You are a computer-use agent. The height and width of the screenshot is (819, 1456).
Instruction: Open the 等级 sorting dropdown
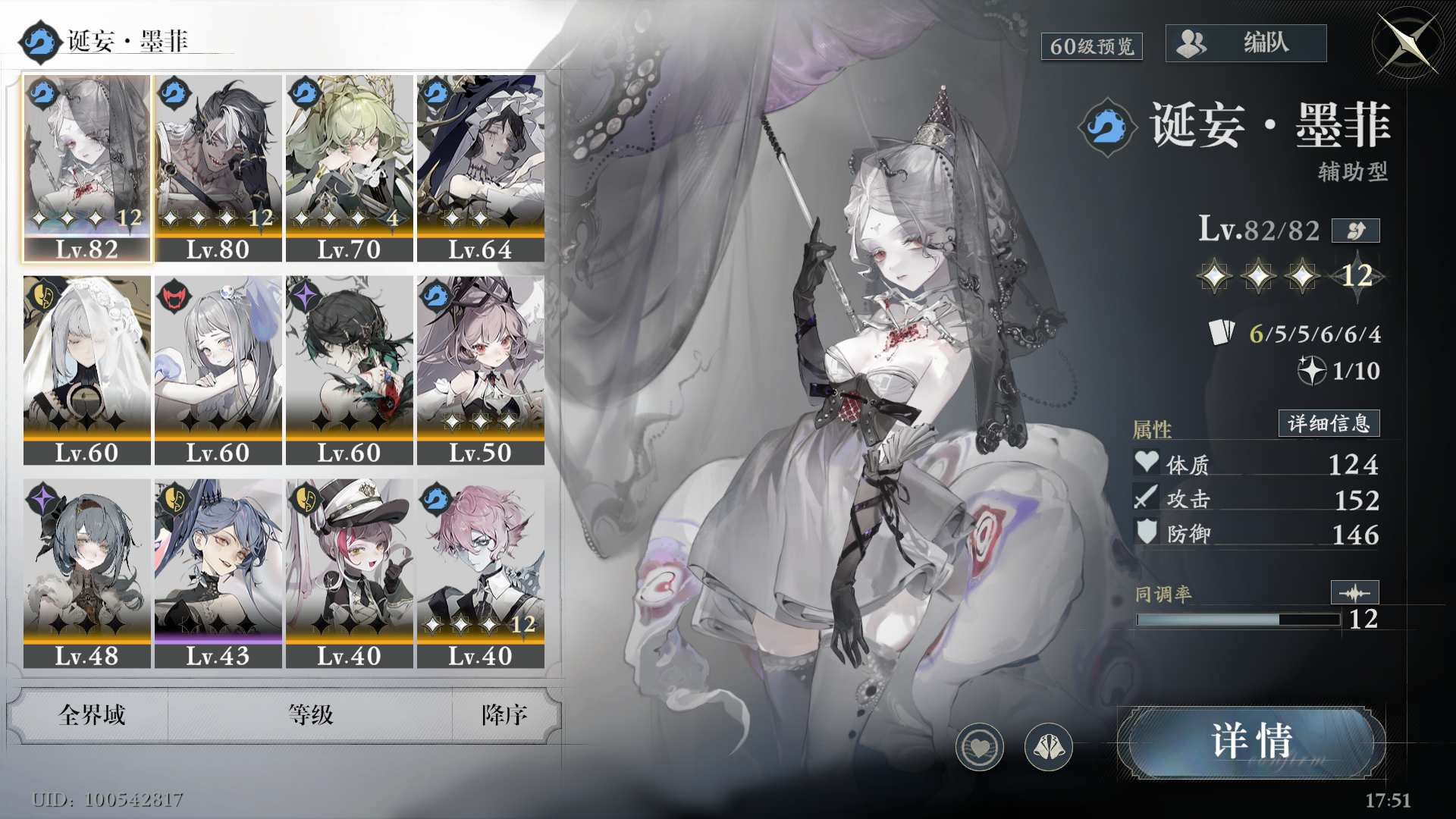click(x=311, y=715)
